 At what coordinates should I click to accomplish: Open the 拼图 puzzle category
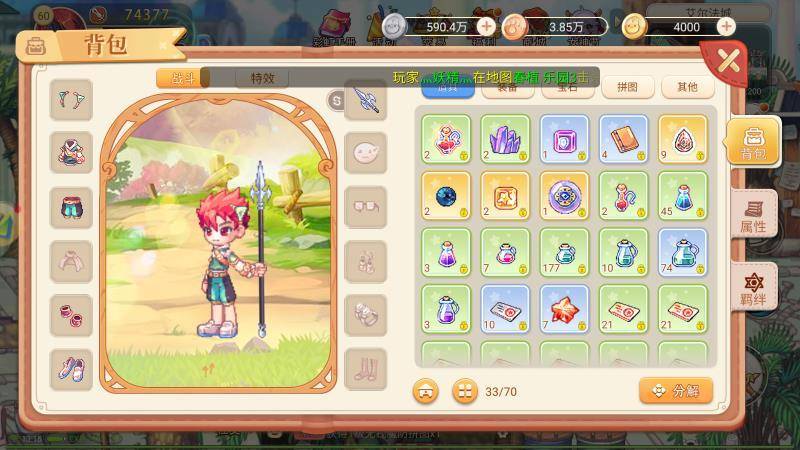point(628,87)
